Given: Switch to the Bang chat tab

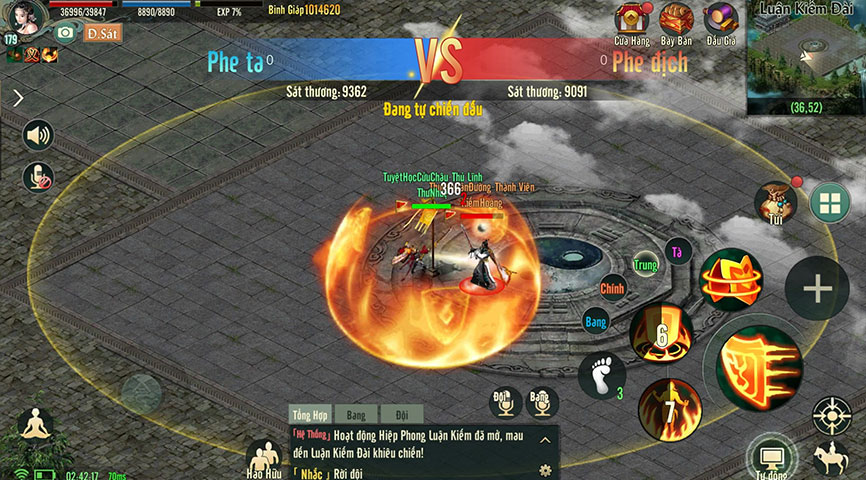Looking at the screenshot, I should click(356, 414).
